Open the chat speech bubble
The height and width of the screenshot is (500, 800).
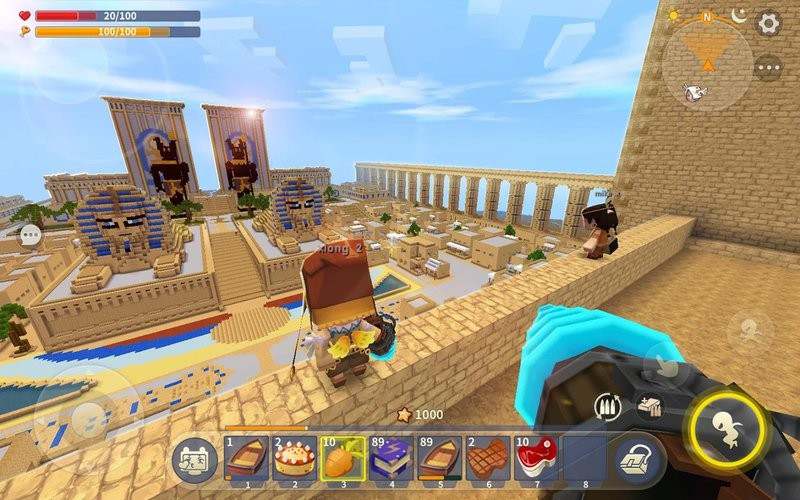tap(31, 236)
